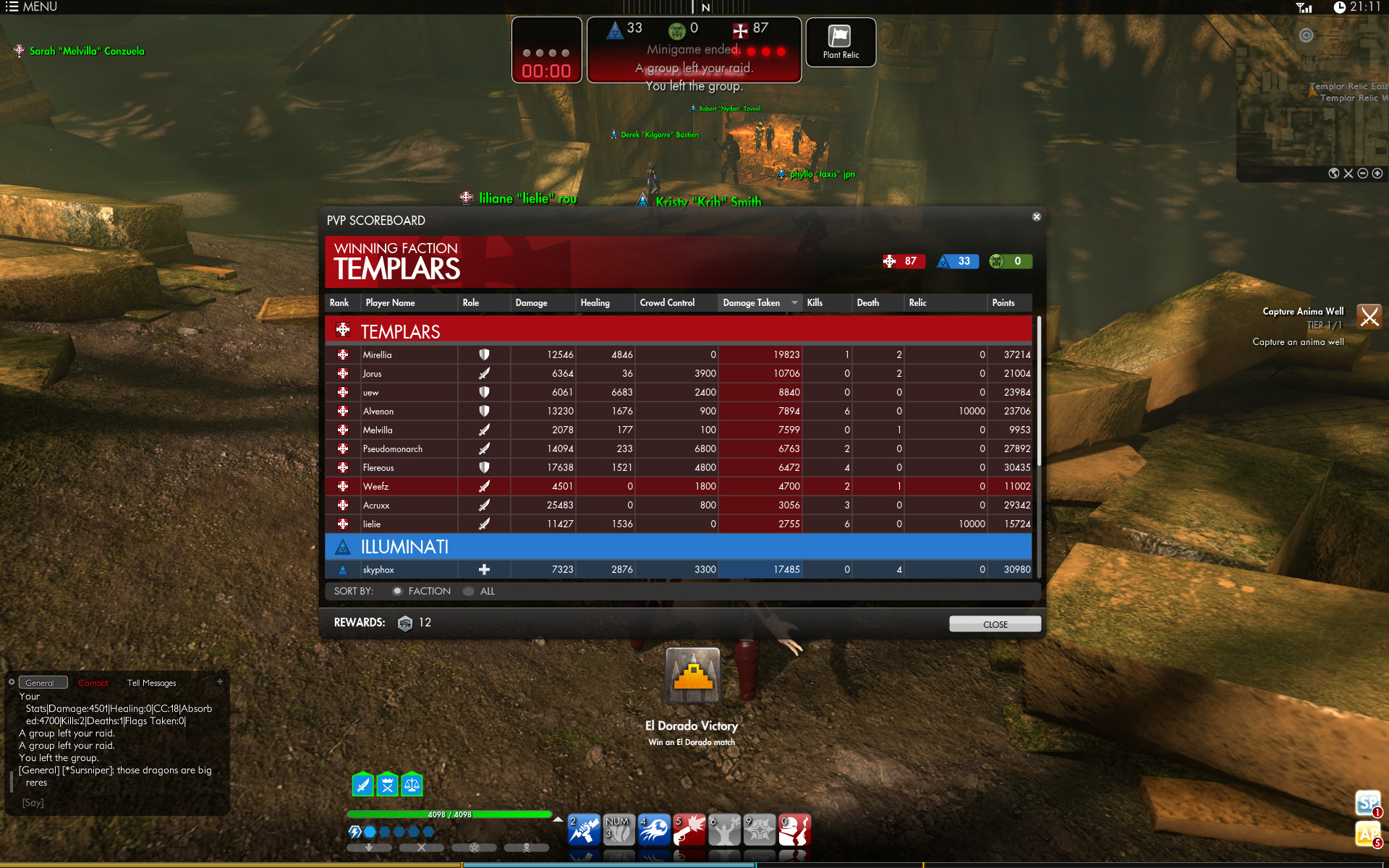This screenshot has height=868, width=1389.
Task: Open the Tell Messages chat tab
Action: 152,683
